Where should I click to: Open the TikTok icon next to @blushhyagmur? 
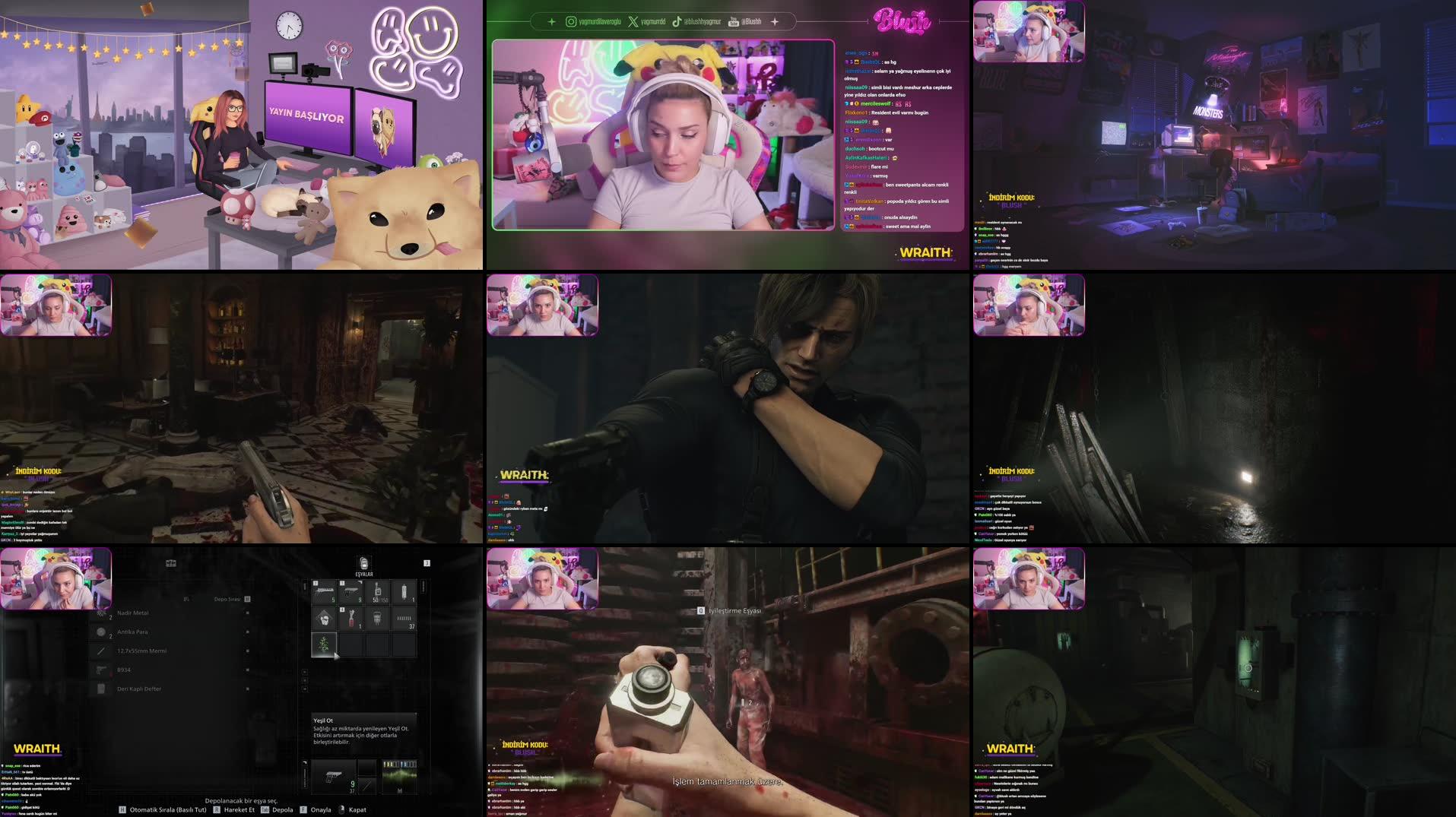tap(677, 21)
